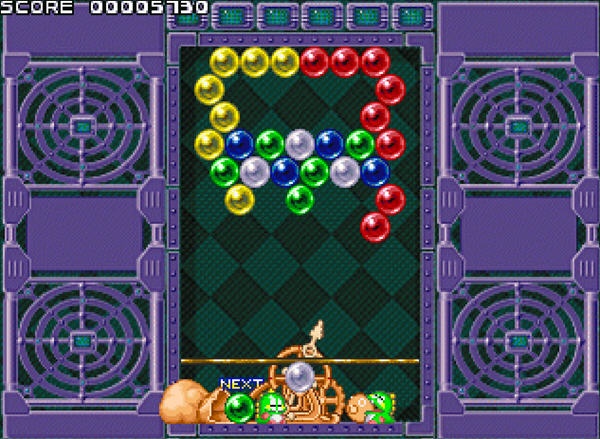Select the green NEXT bubble preview
This screenshot has height=439, width=600.
pyautogui.click(x=239, y=407)
